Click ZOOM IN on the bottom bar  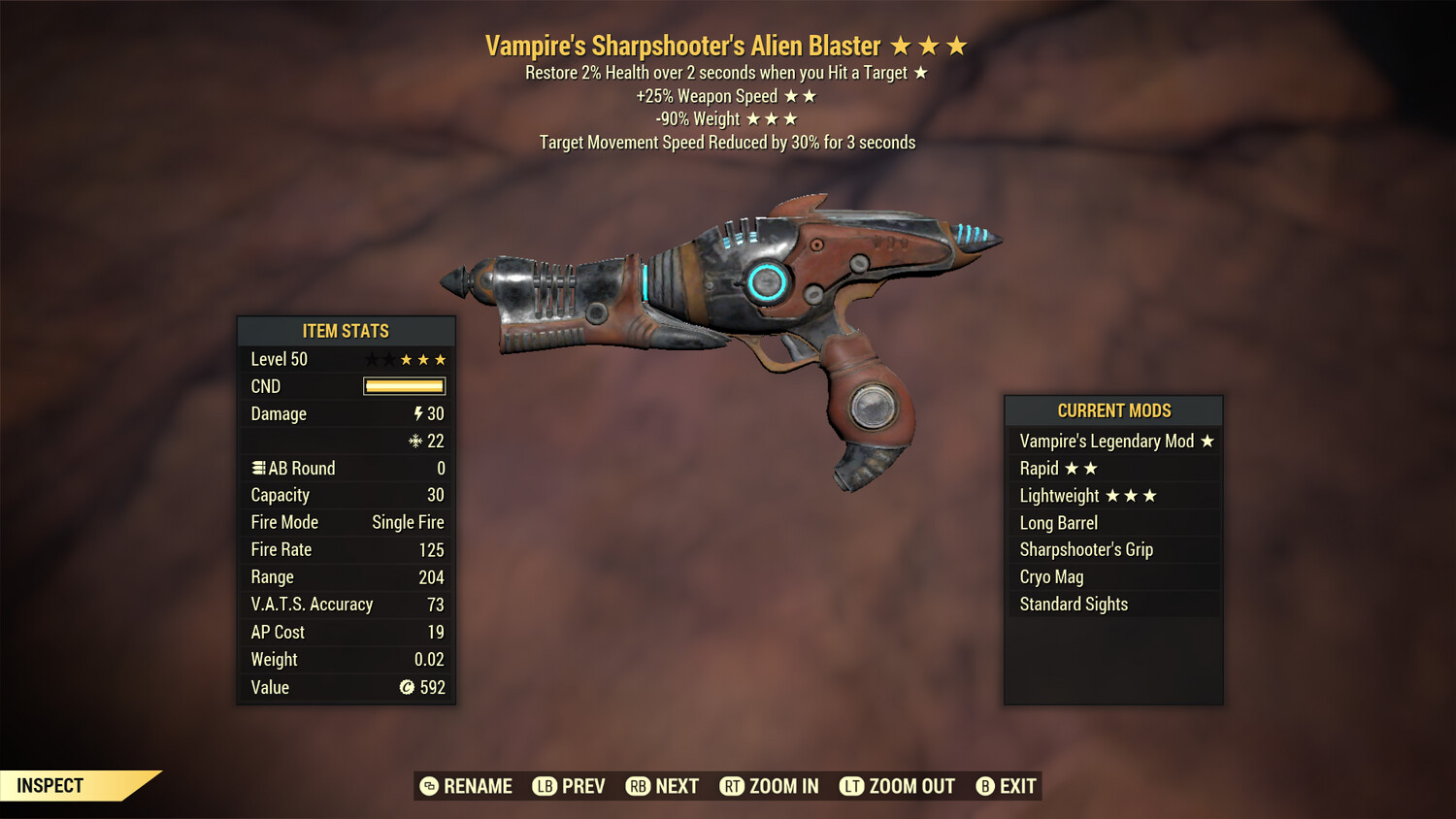[x=782, y=786]
